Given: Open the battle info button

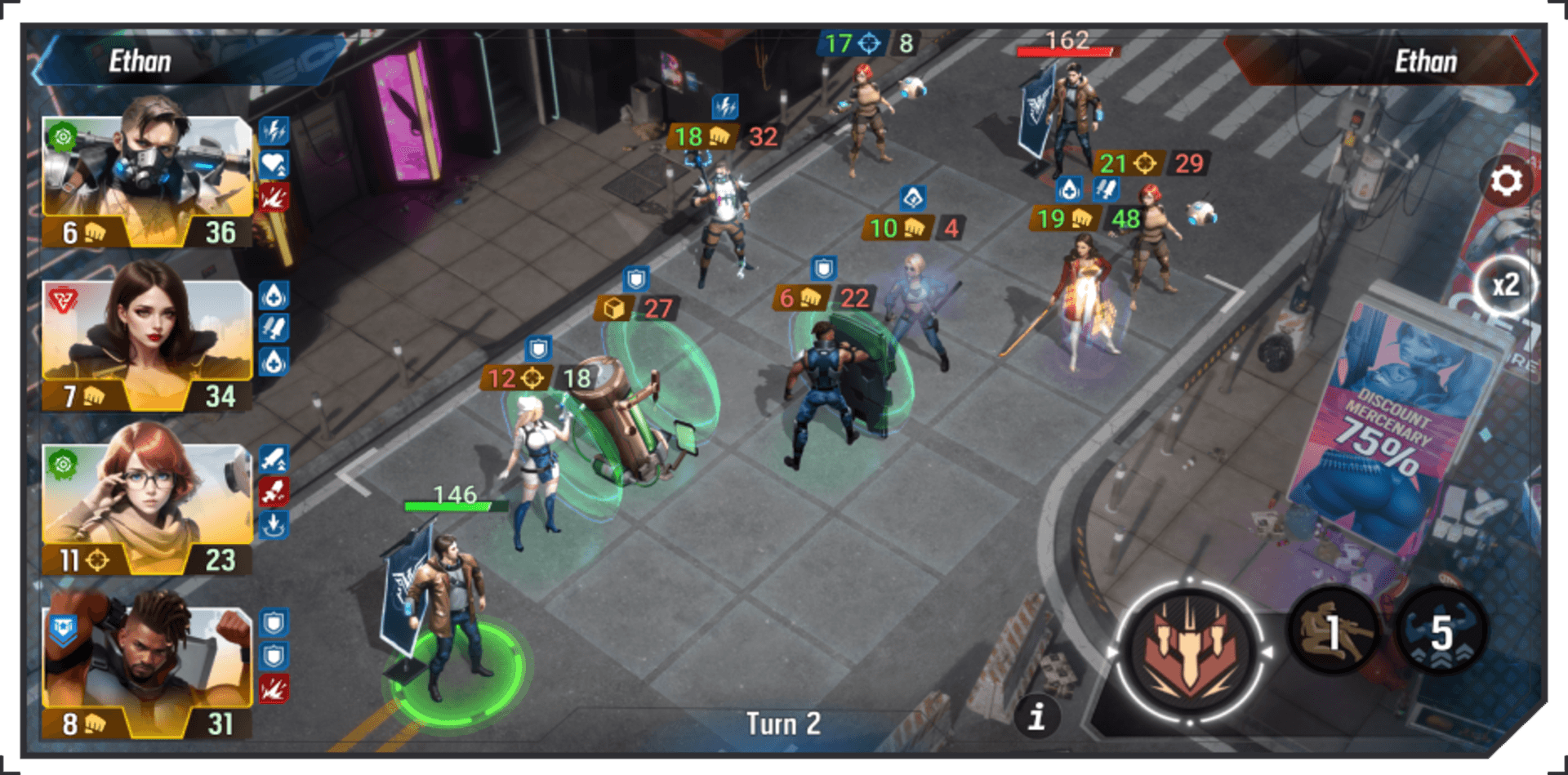Looking at the screenshot, I should [1037, 717].
